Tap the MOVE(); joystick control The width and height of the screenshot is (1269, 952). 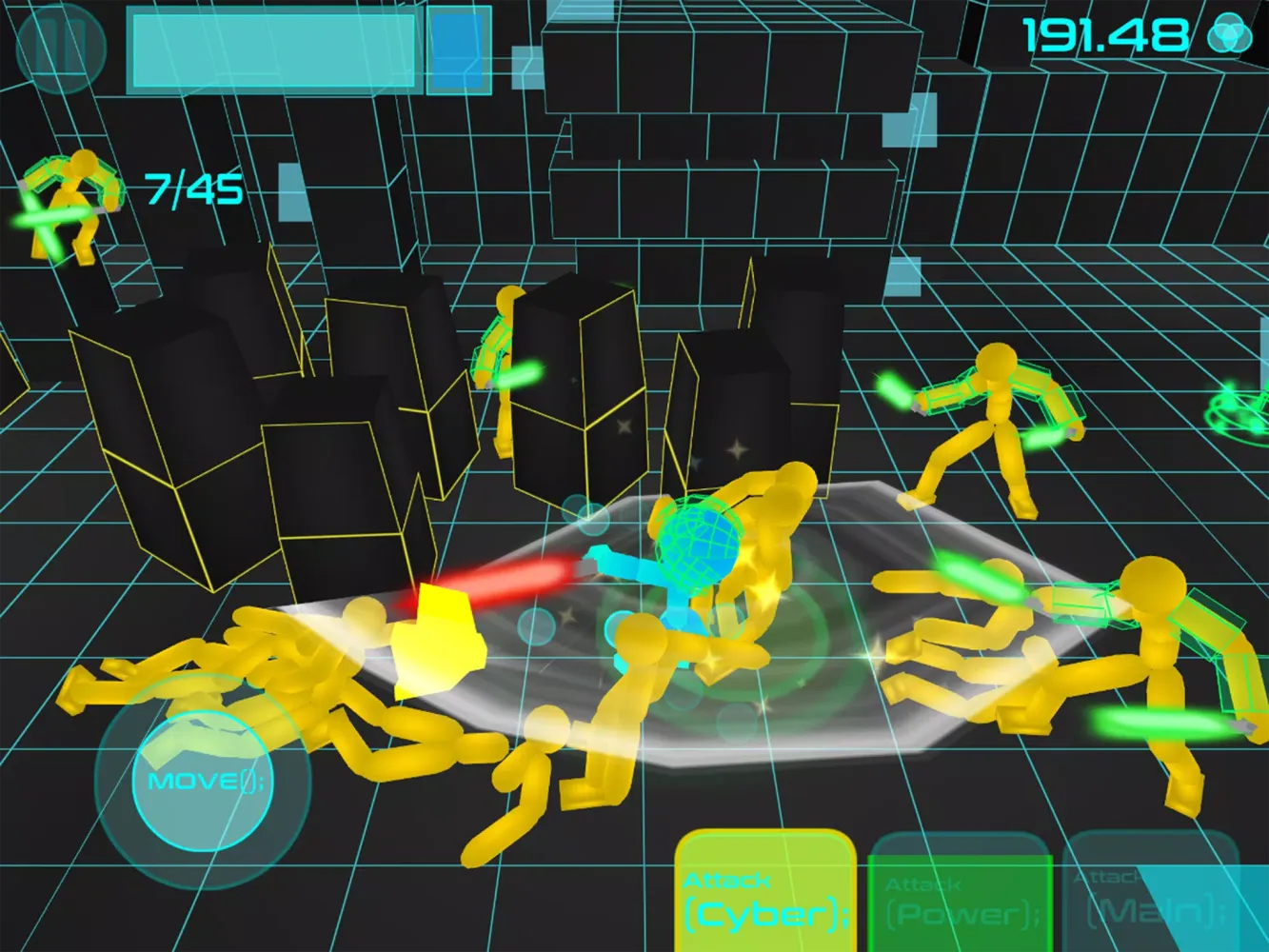point(205,781)
